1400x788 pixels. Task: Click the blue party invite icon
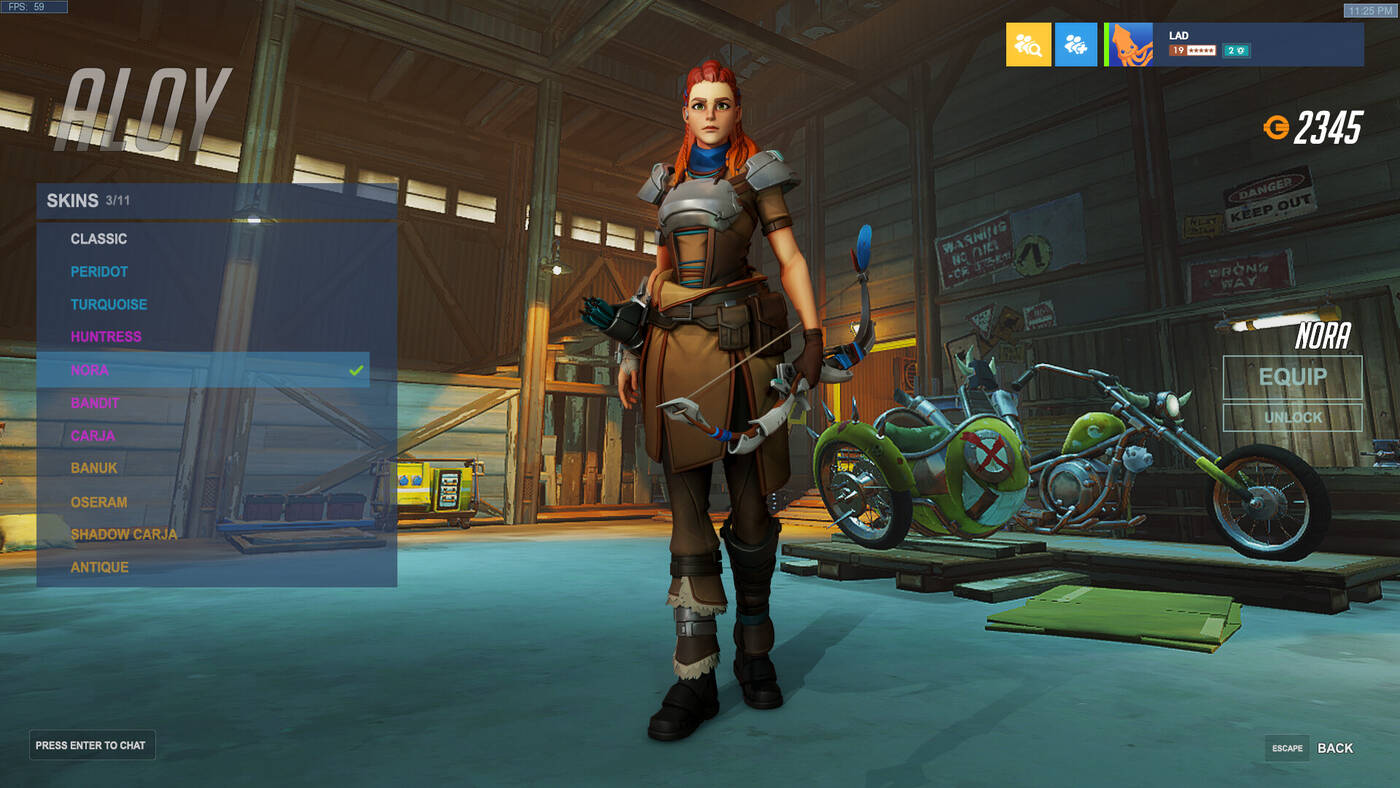pos(1074,44)
